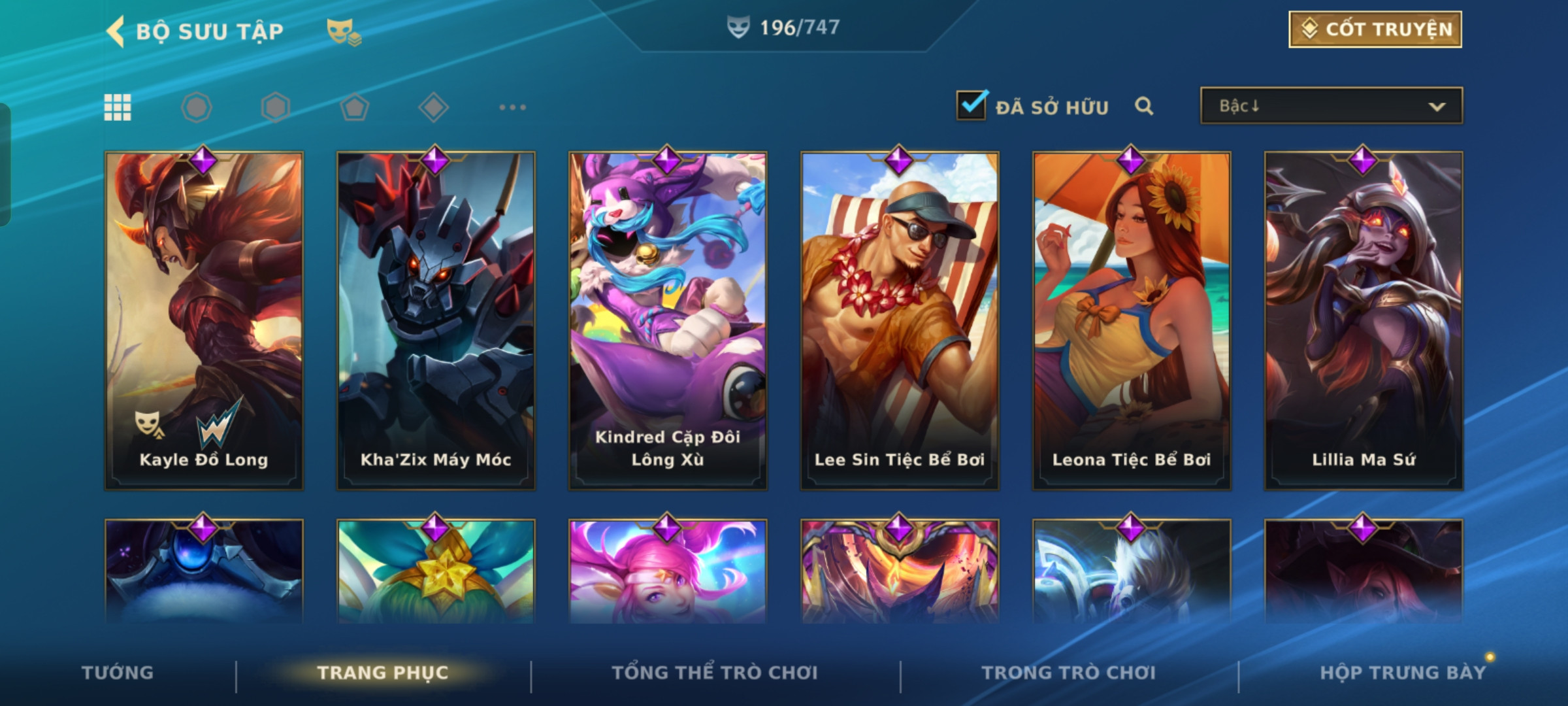
Task: Choose the pentagon rarity filter icon
Action: (x=354, y=107)
